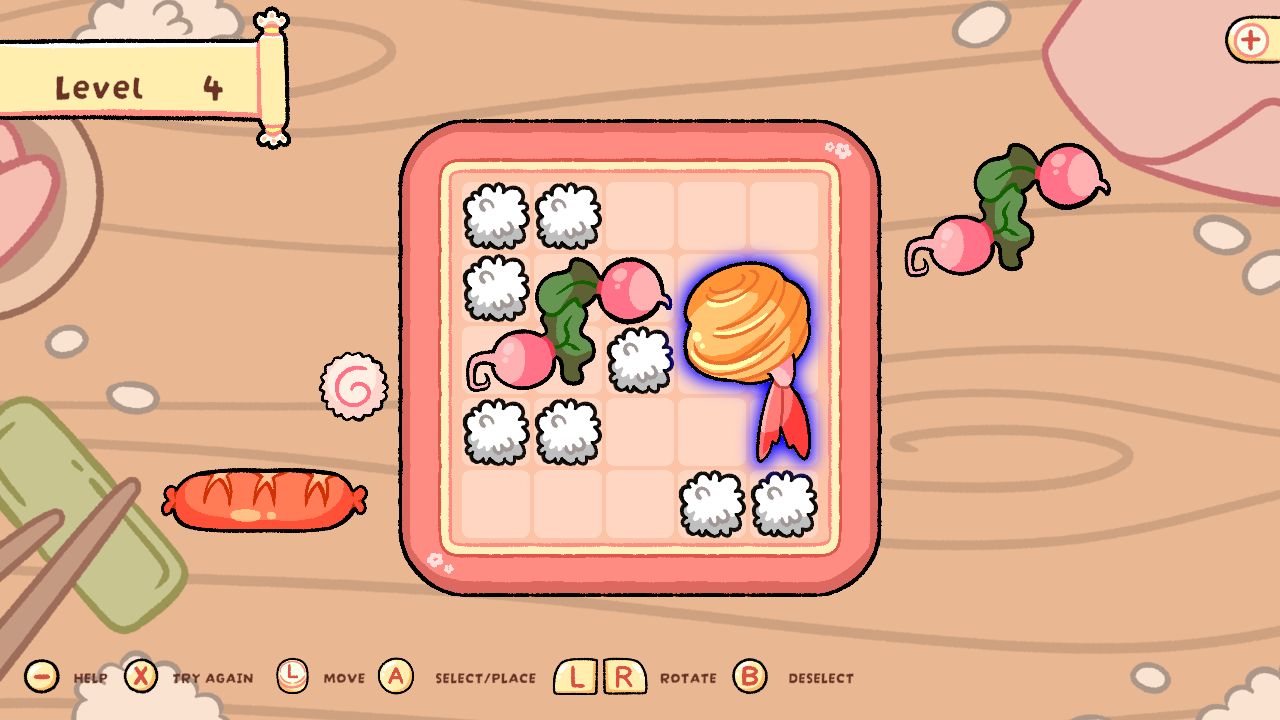
Task: Click the rice ball in the bottom-right grid area
Action: [712, 505]
